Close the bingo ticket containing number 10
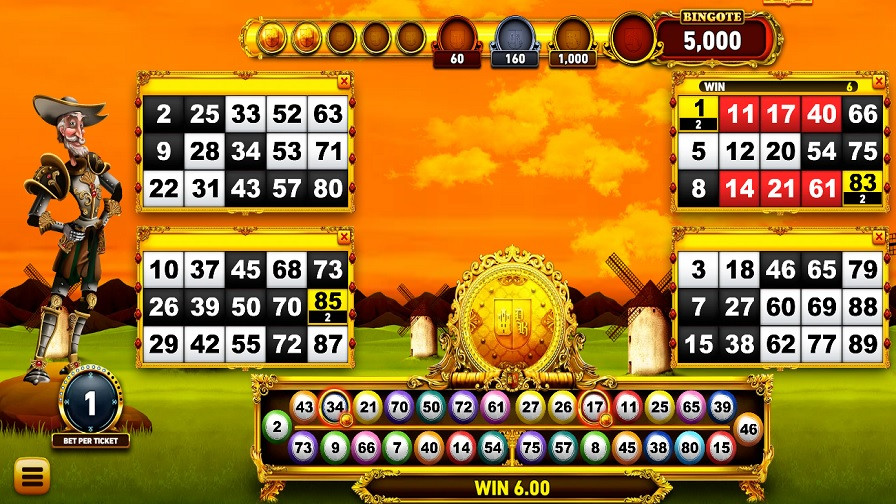The width and height of the screenshot is (896, 504). click(344, 237)
